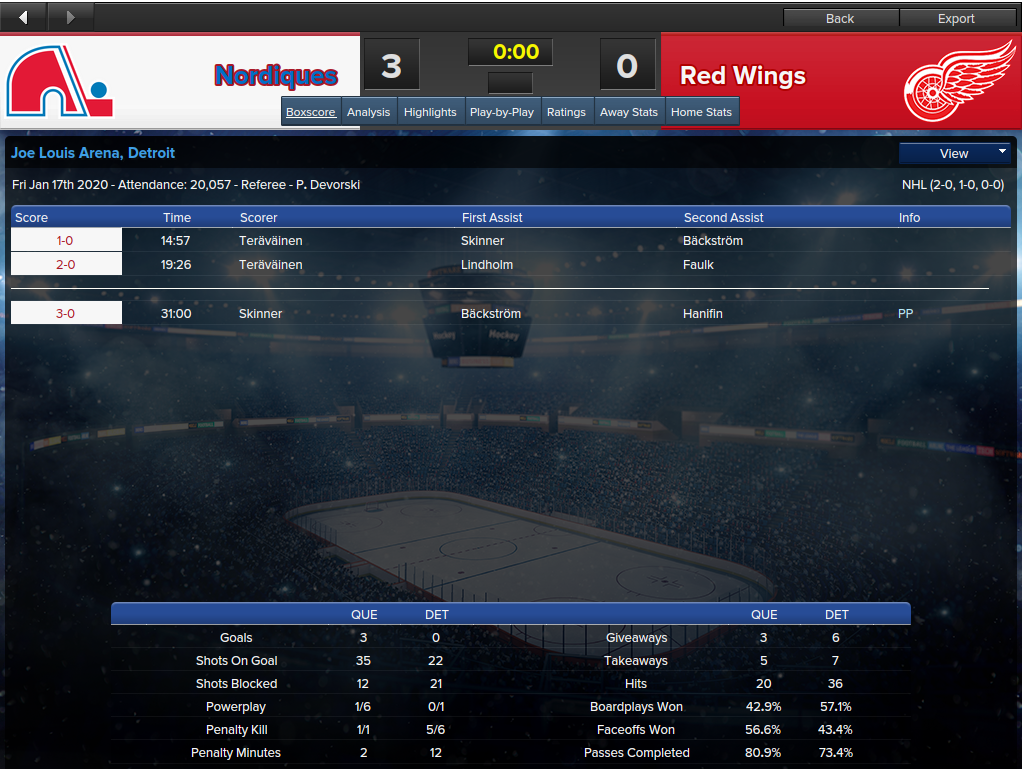Viewport: 1022px width, 769px height.
Task: Select the Boxscore tab
Action: pyautogui.click(x=311, y=112)
